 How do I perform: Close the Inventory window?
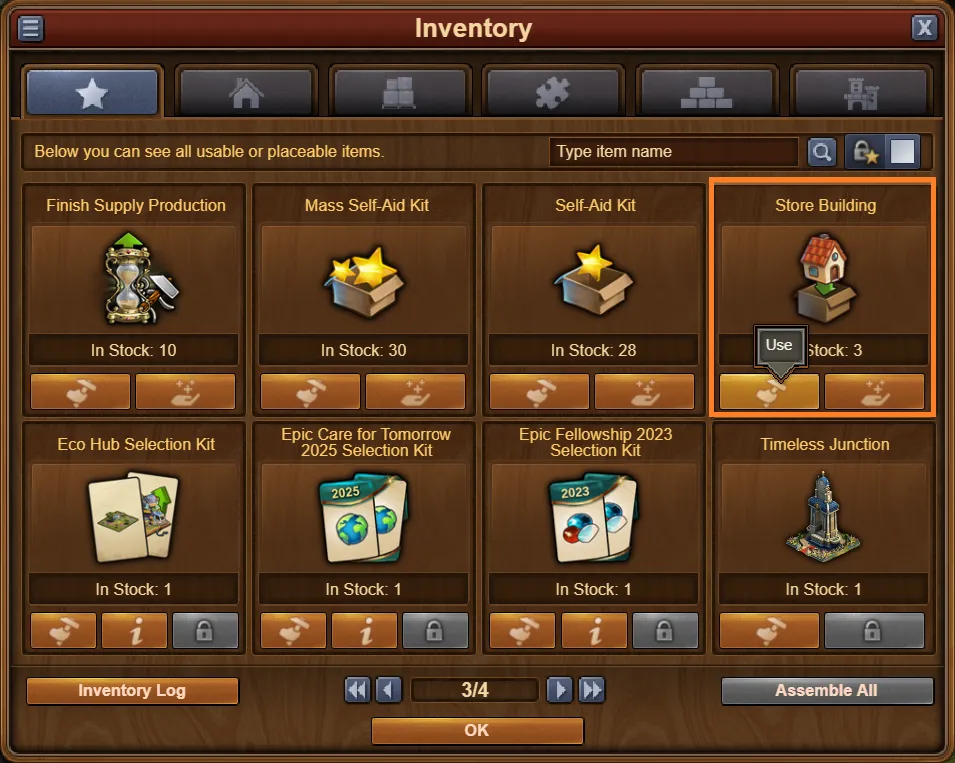924,28
